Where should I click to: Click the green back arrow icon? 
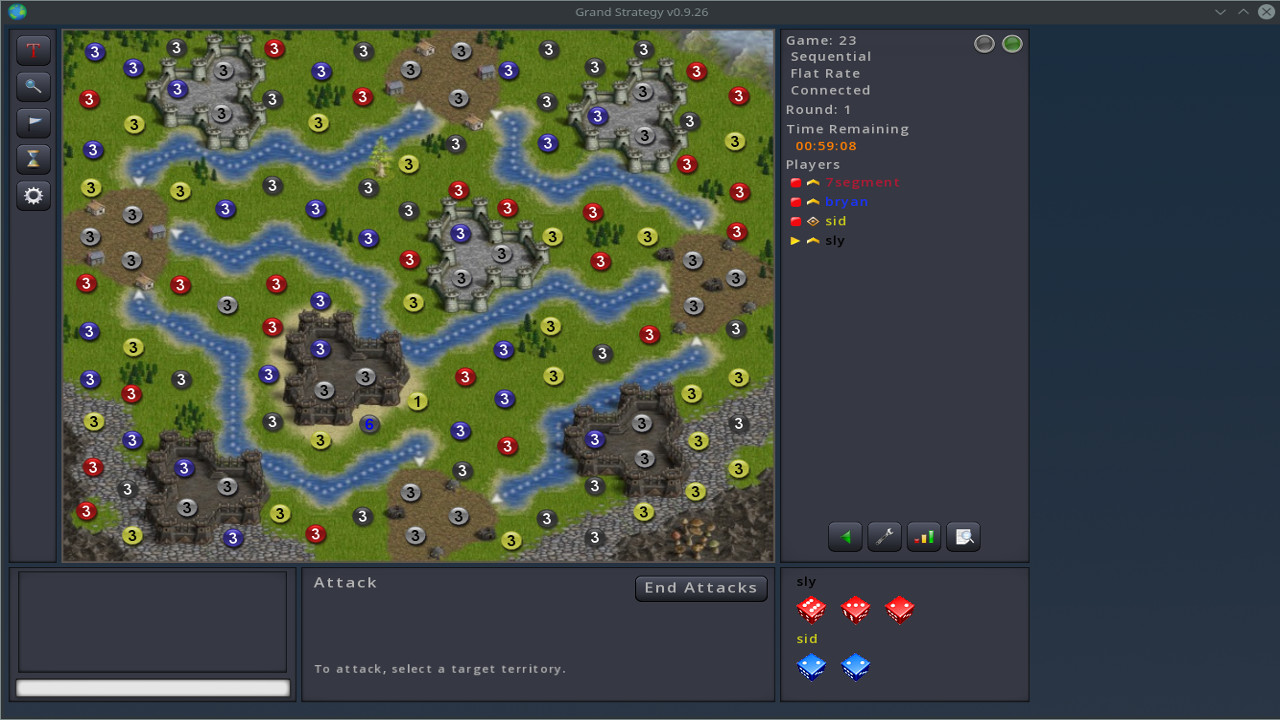(x=845, y=536)
